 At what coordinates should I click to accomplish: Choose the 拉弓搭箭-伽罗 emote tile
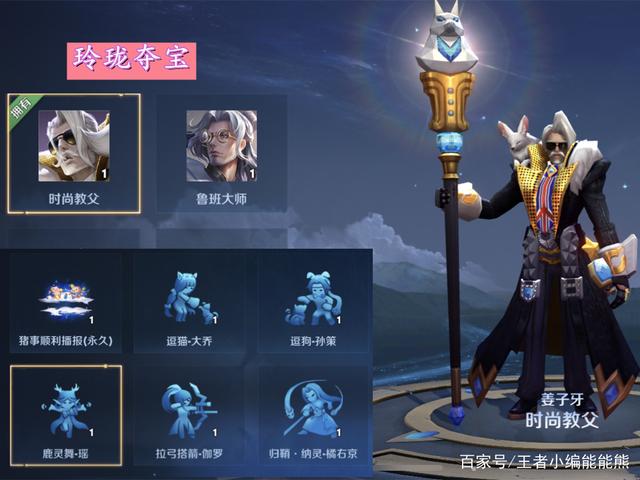coord(190,415)
